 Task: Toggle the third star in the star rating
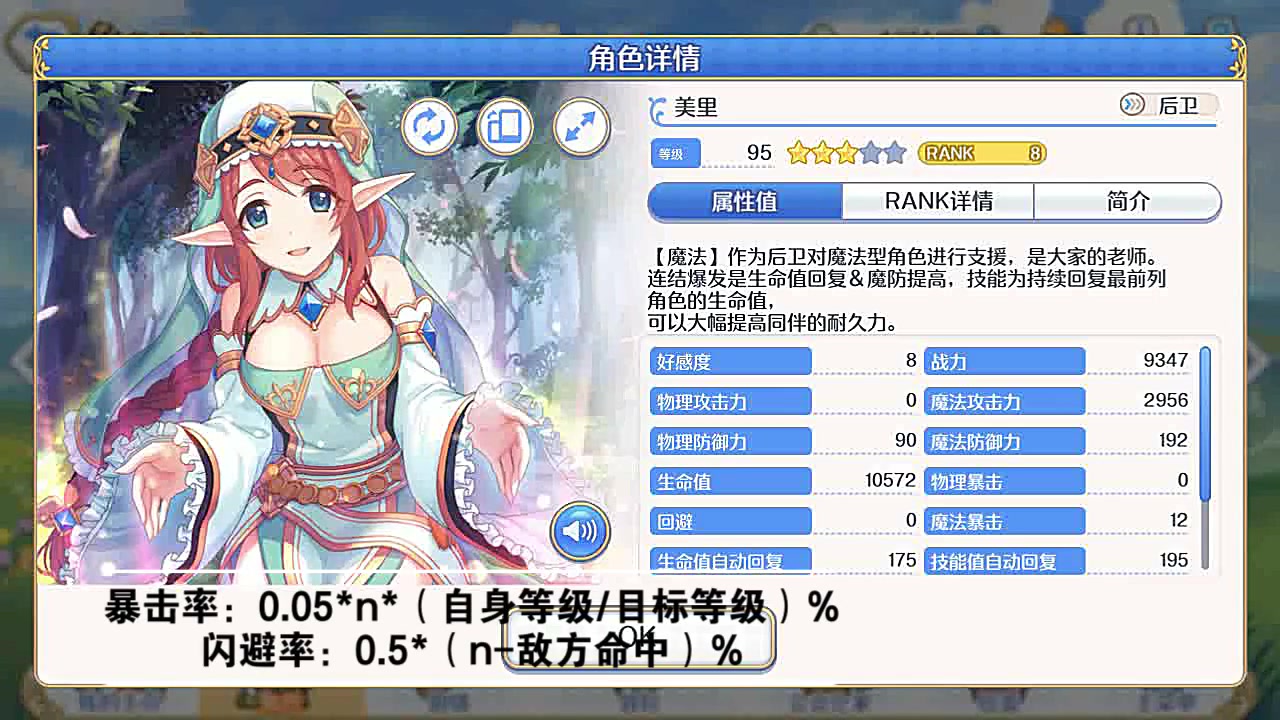click(845, 152)
